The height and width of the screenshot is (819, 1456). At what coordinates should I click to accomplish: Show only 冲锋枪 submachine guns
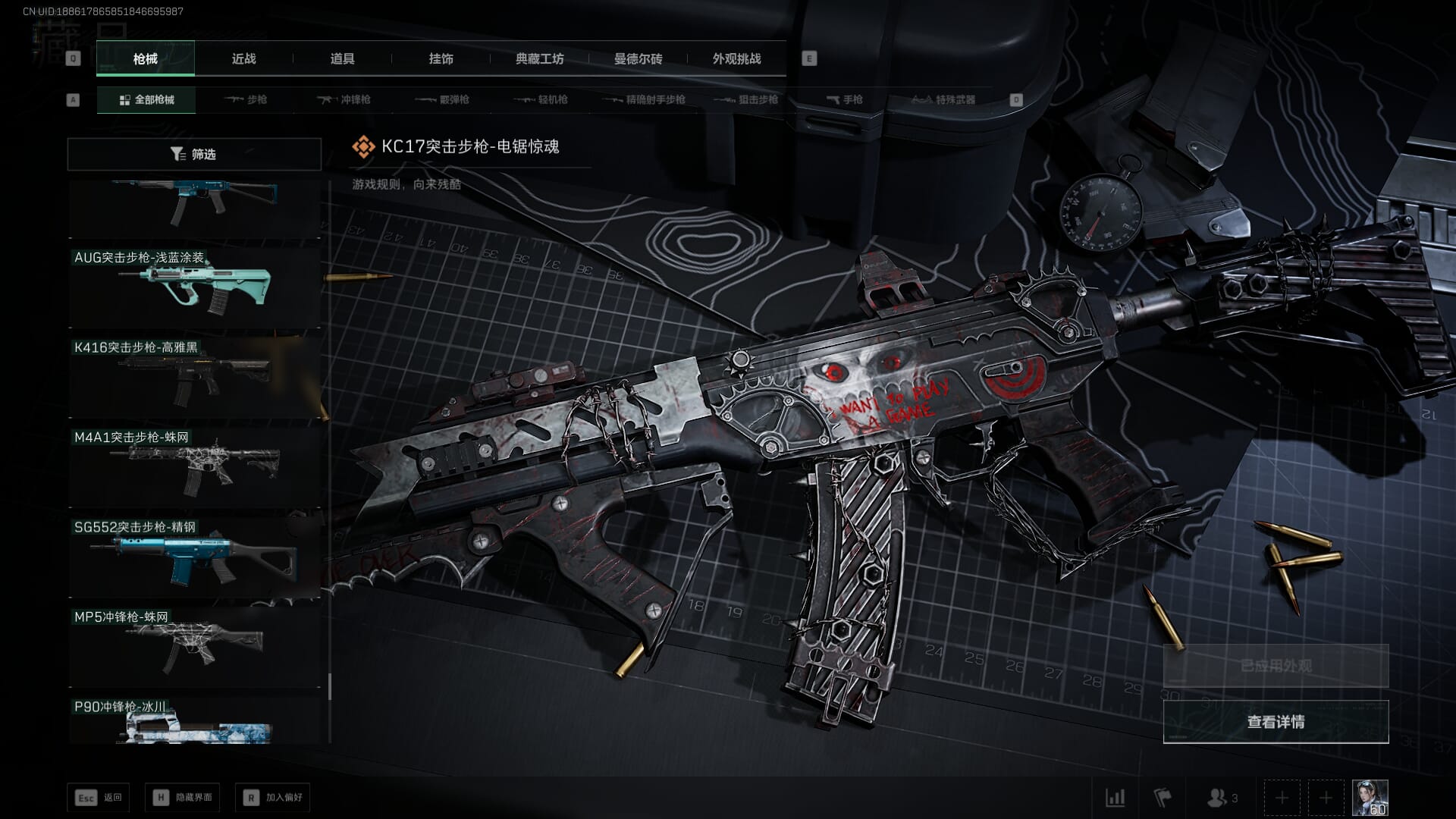344,100
